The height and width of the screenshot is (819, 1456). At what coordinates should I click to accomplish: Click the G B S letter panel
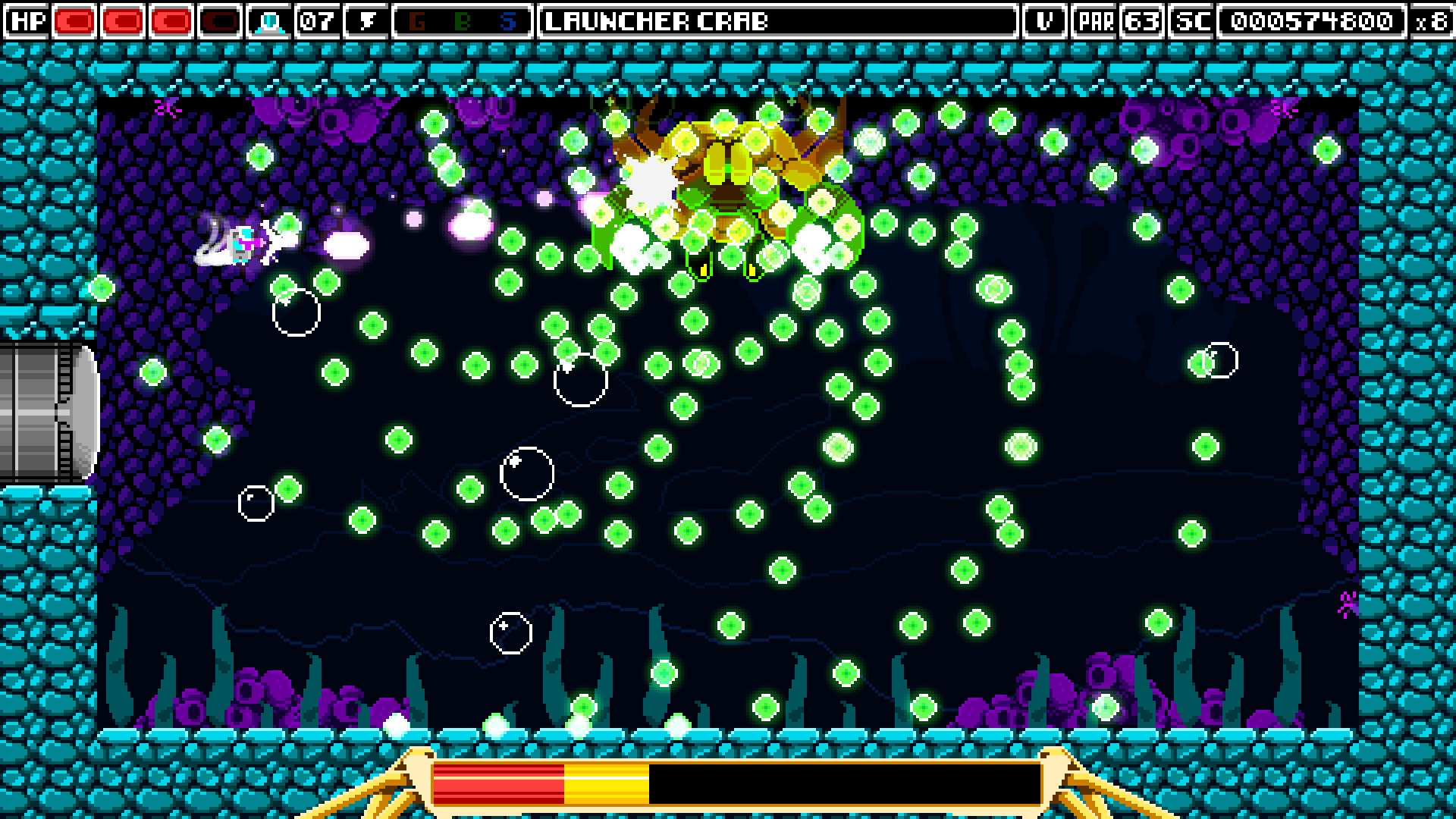pos(463,21)
